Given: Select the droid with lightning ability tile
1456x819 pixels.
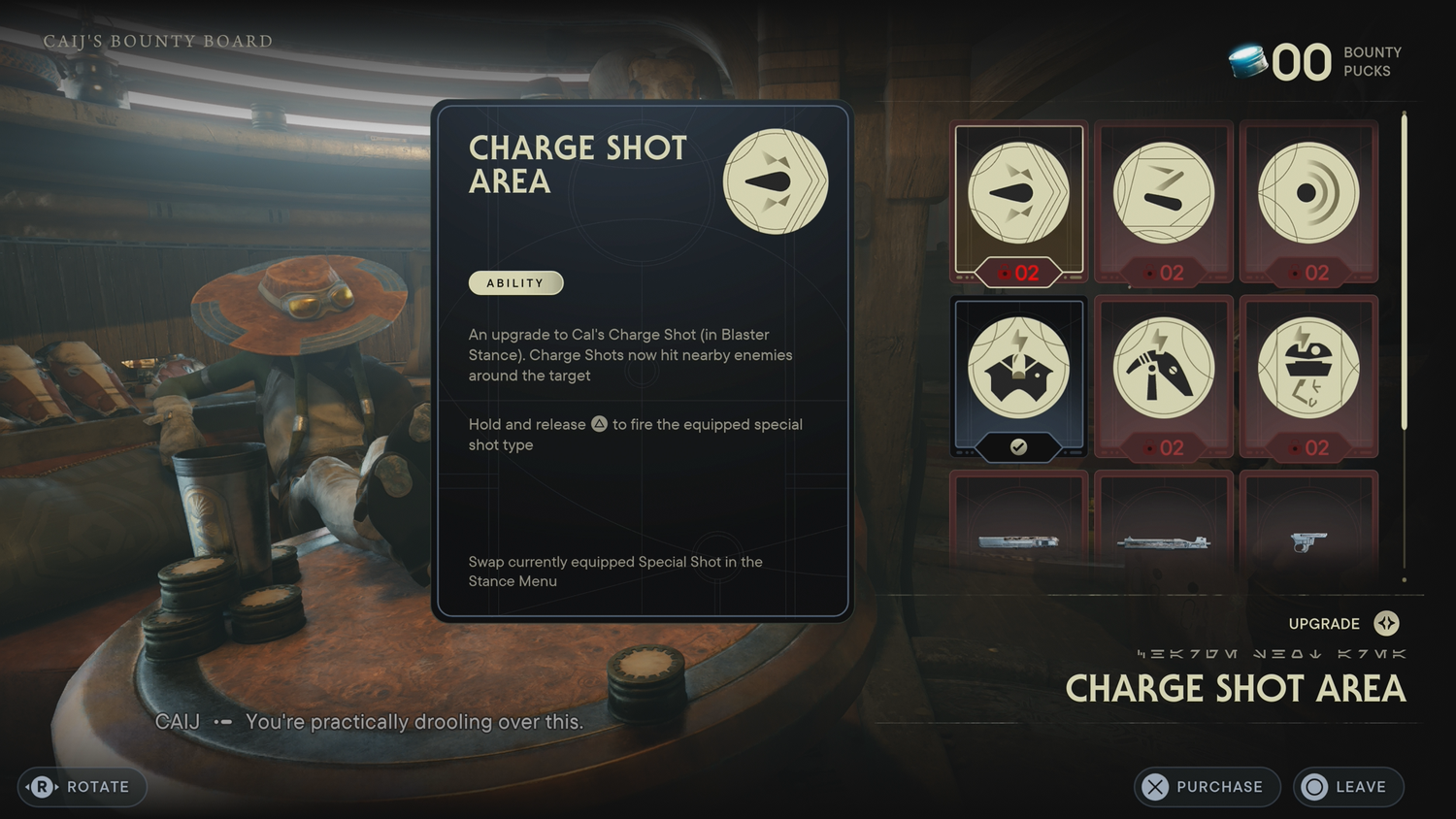Looking at the screenshot, I should pos(1308,376).
